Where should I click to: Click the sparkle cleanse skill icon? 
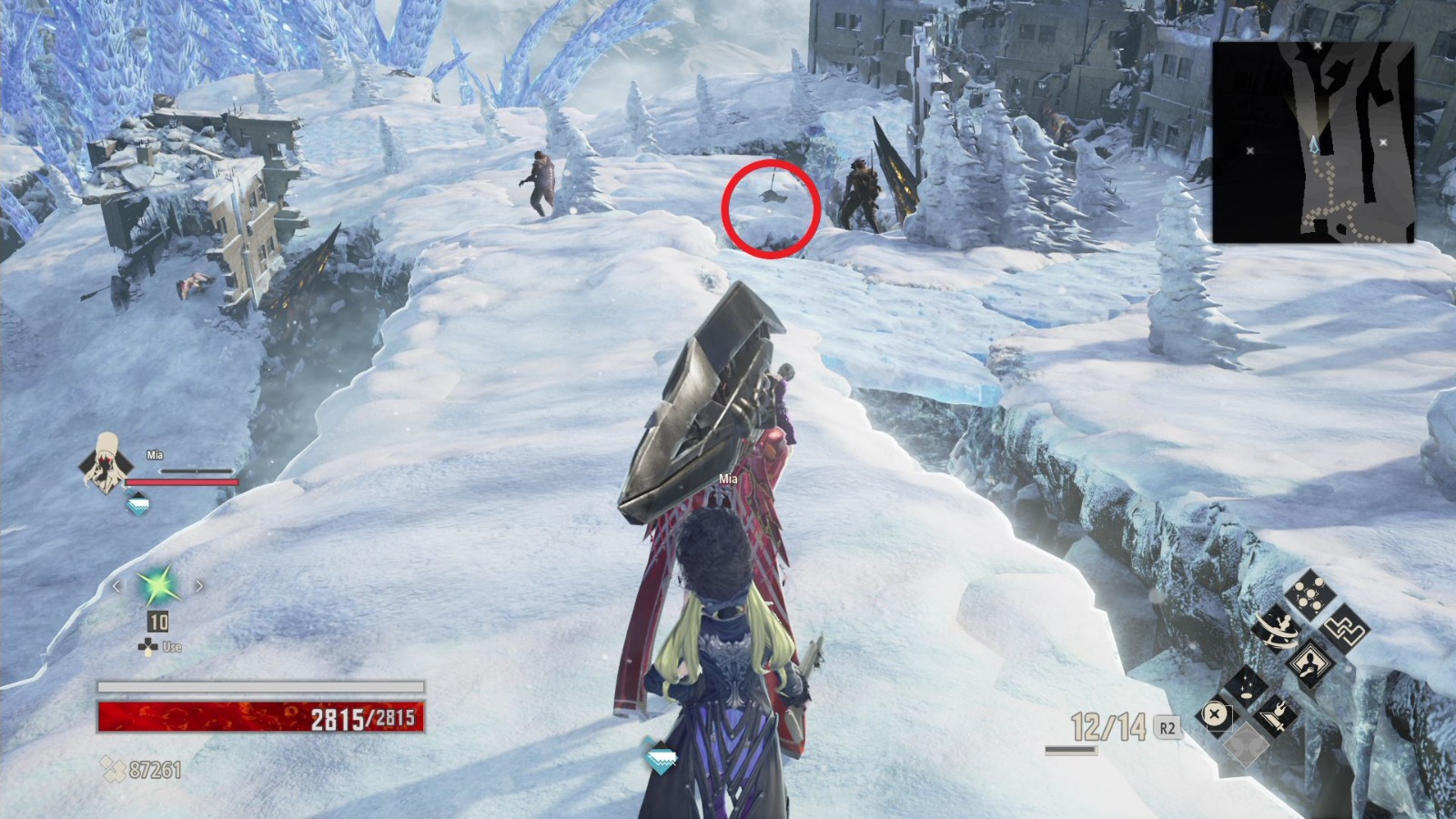pos(1247,687)
